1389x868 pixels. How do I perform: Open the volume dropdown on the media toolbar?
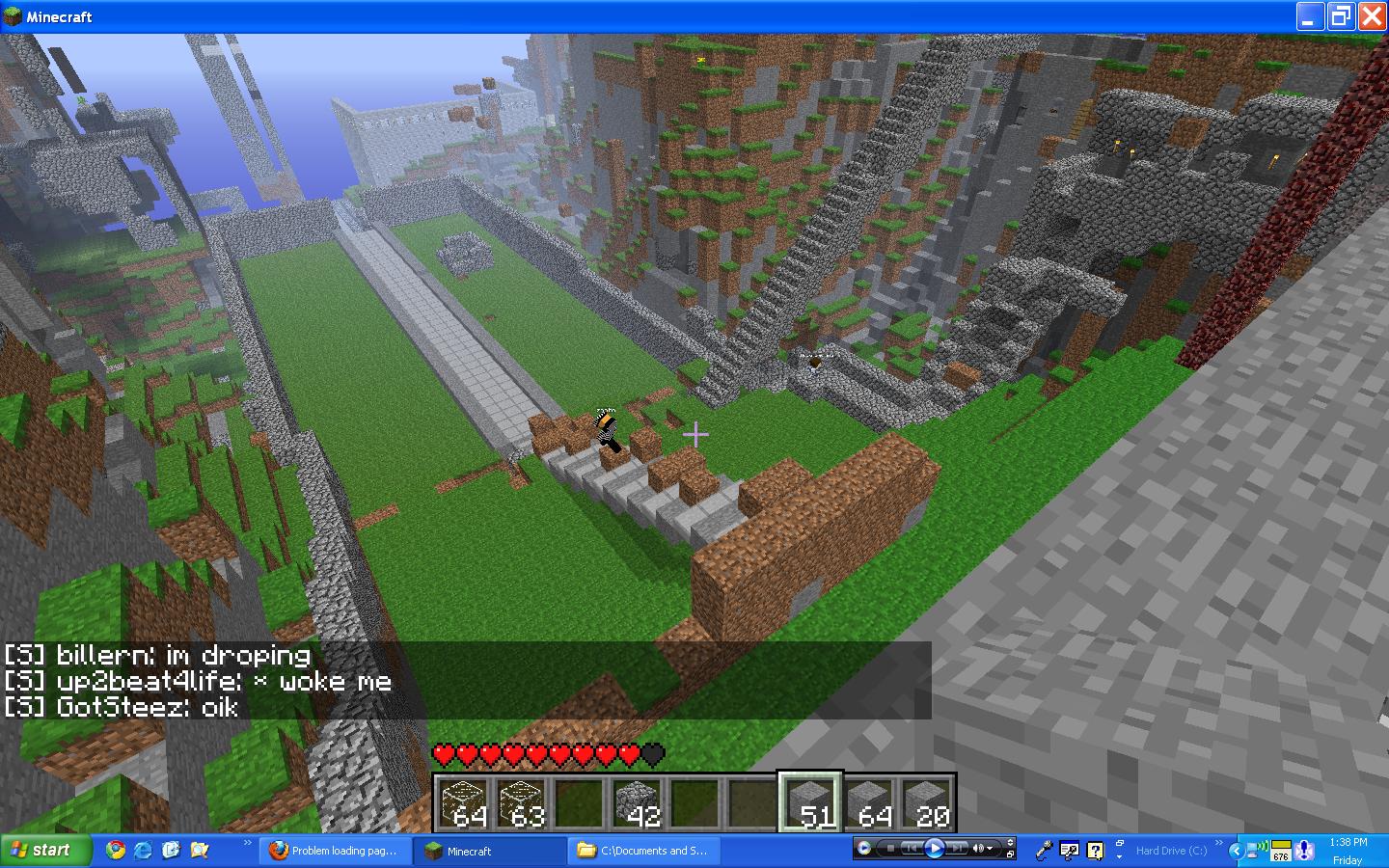tap(989, 849)
